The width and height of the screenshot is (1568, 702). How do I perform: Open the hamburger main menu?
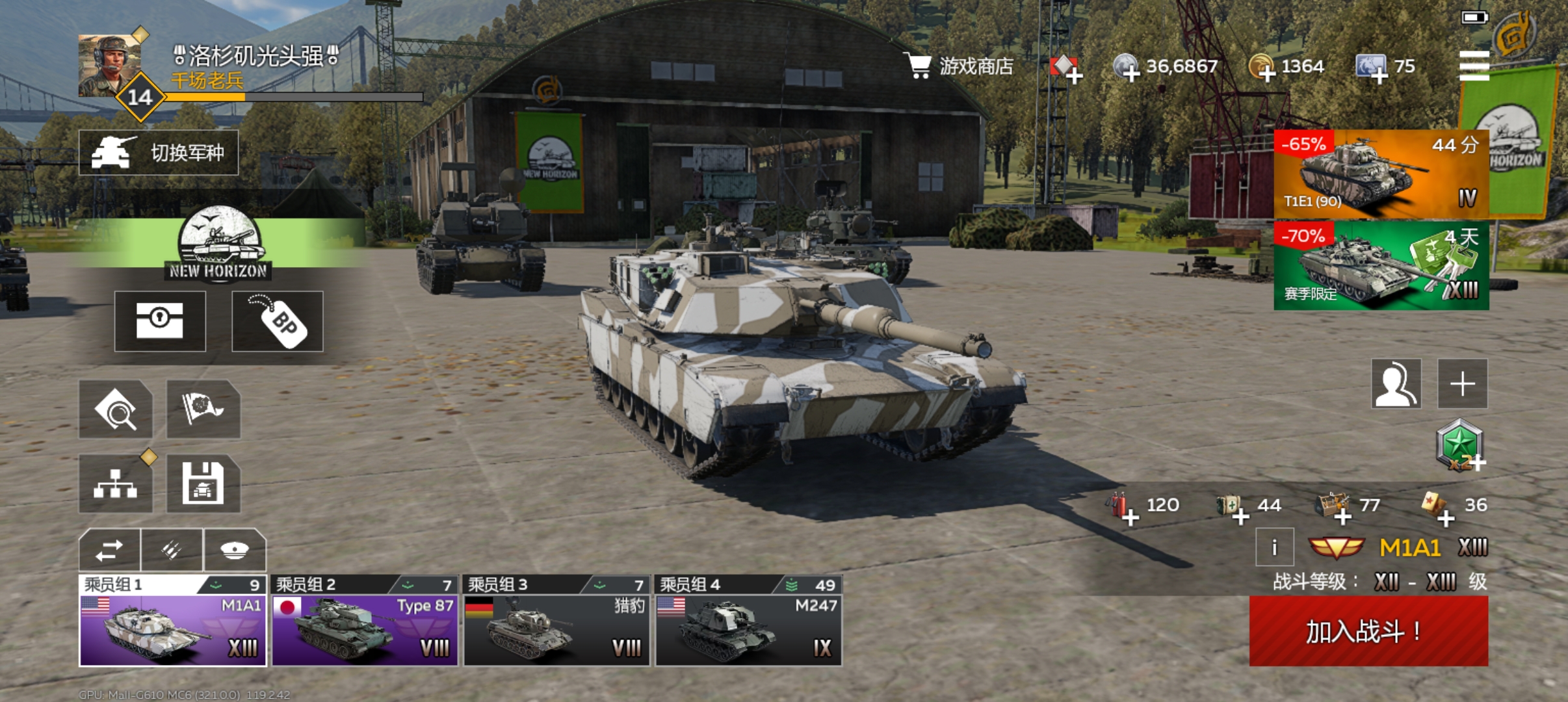point(1474,66)
